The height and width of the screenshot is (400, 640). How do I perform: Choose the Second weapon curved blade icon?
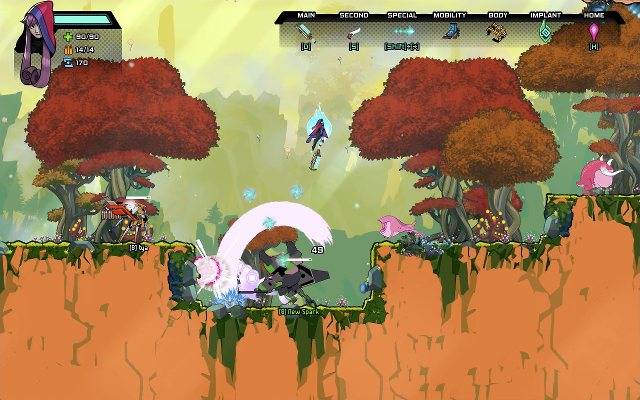(353, 32)
